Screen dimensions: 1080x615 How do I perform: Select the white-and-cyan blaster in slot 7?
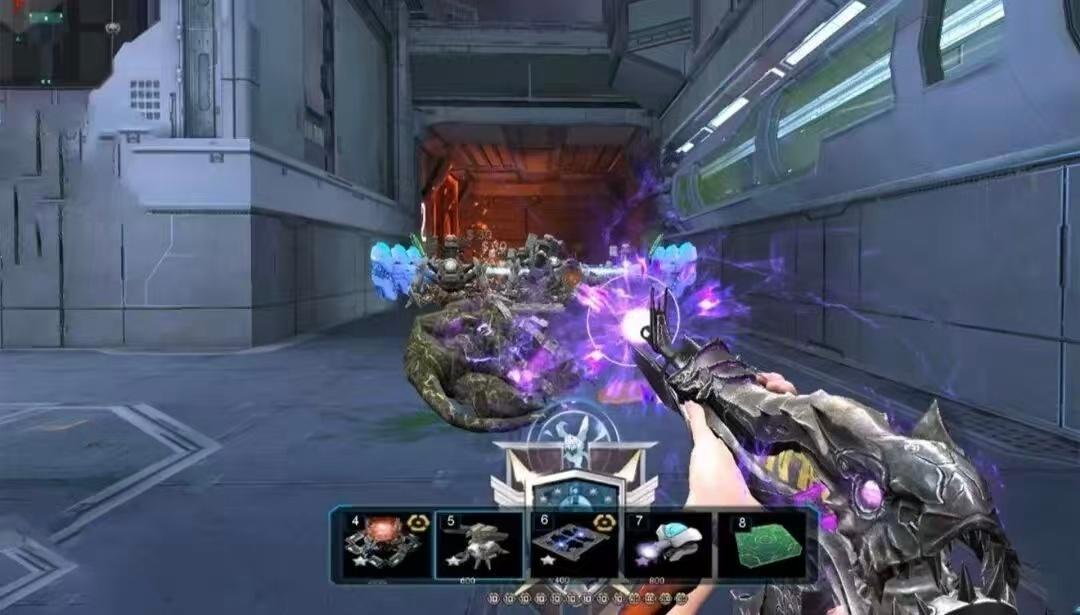668,545
